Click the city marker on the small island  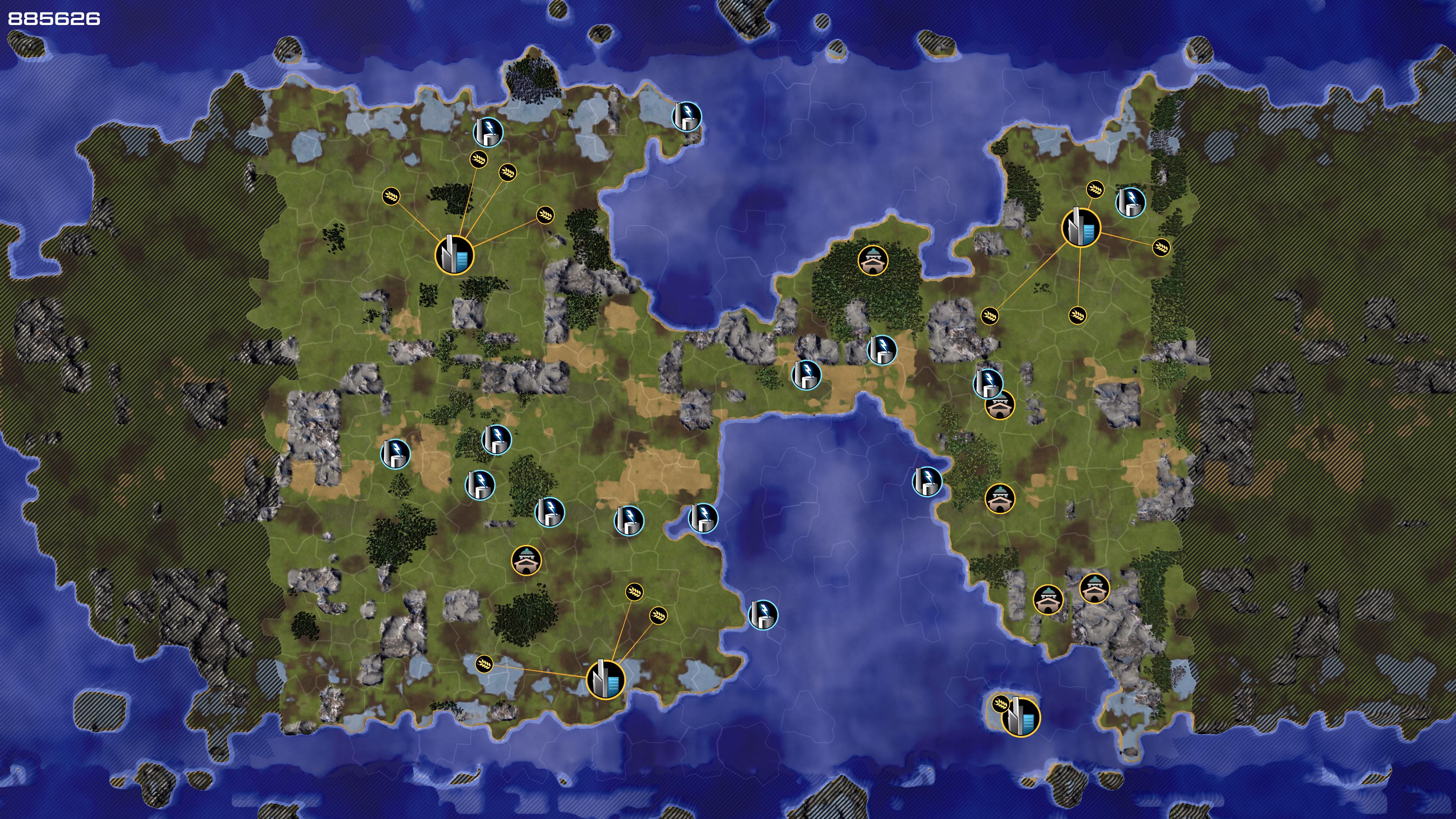pyautogui.click(x=1021, y=717)
